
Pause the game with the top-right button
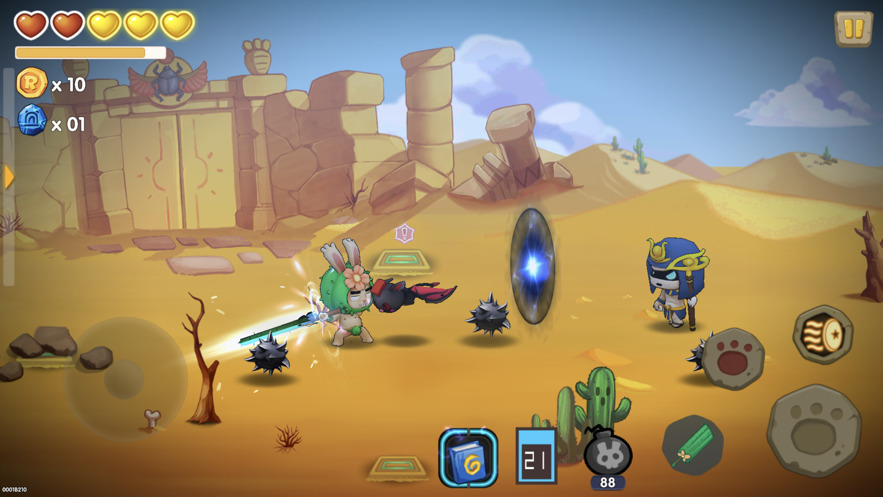pyautogui.click(x=853, y=29)
